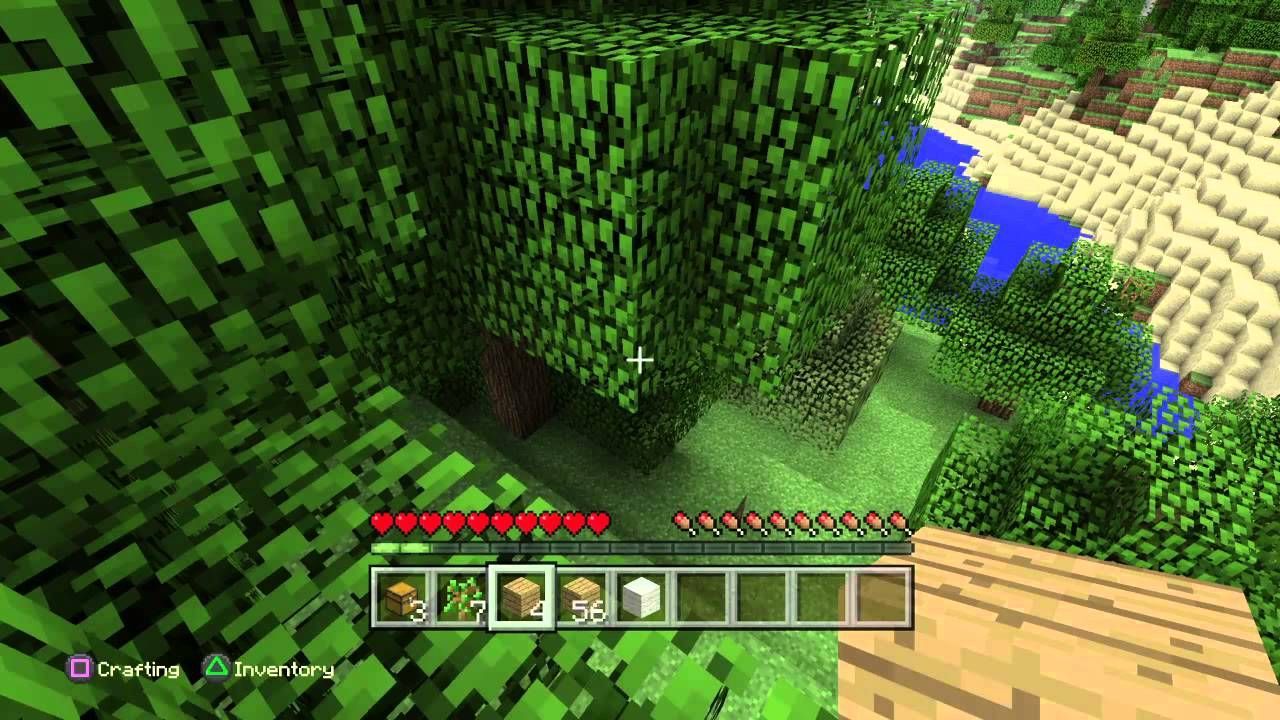Click the crosshair at screen center
Screen dimensions: 1280x720
(x=639, y=360)
